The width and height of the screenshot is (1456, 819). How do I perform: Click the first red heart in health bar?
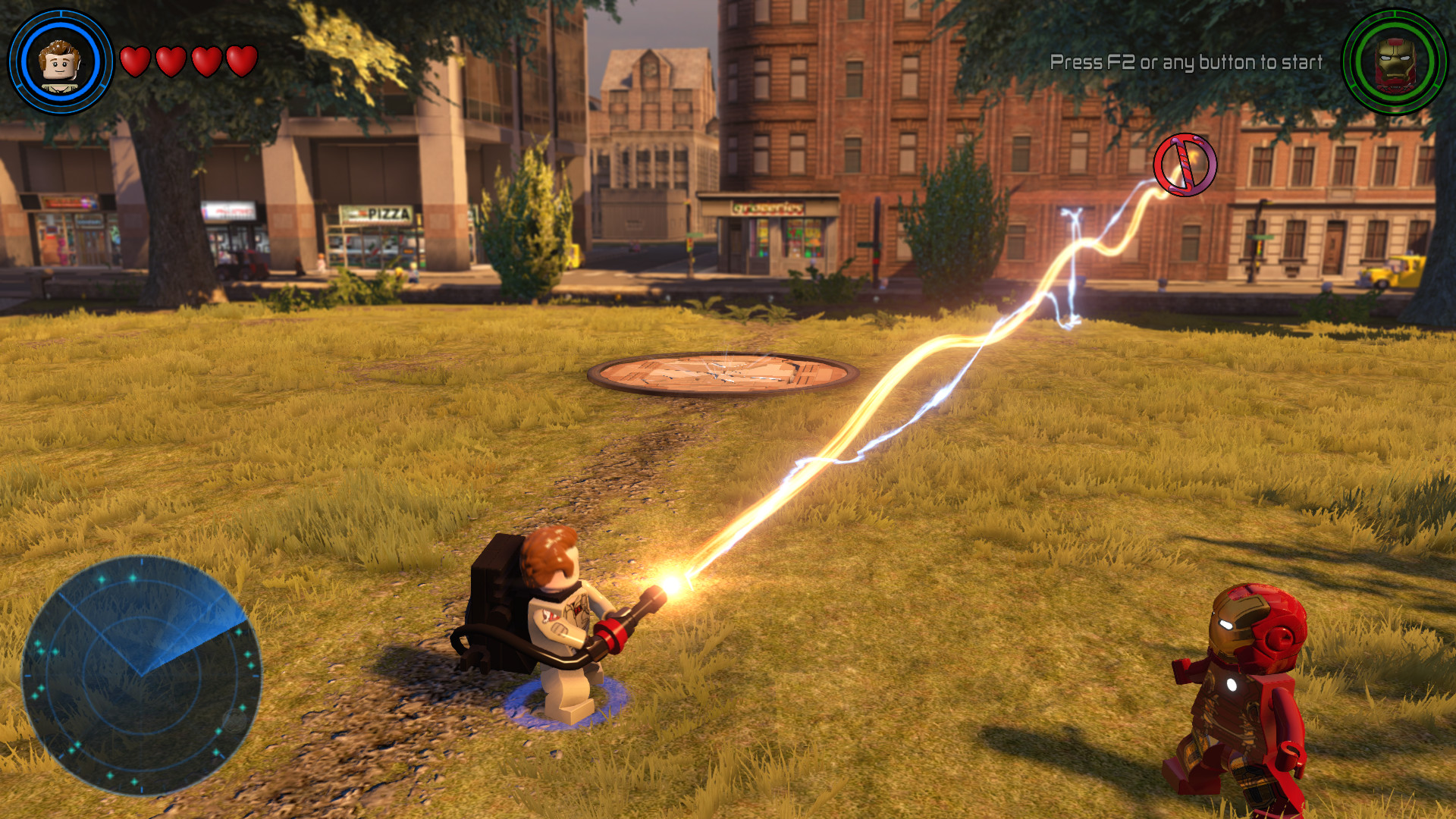136,62
